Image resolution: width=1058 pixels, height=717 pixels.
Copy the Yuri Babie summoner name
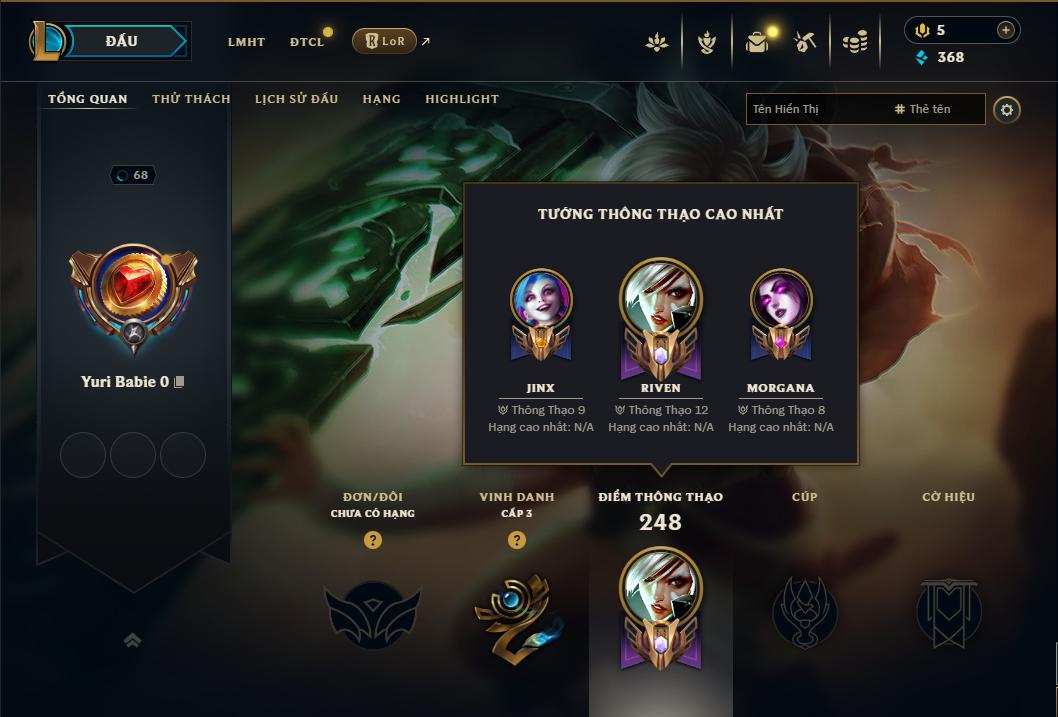[x=180, y=382]
